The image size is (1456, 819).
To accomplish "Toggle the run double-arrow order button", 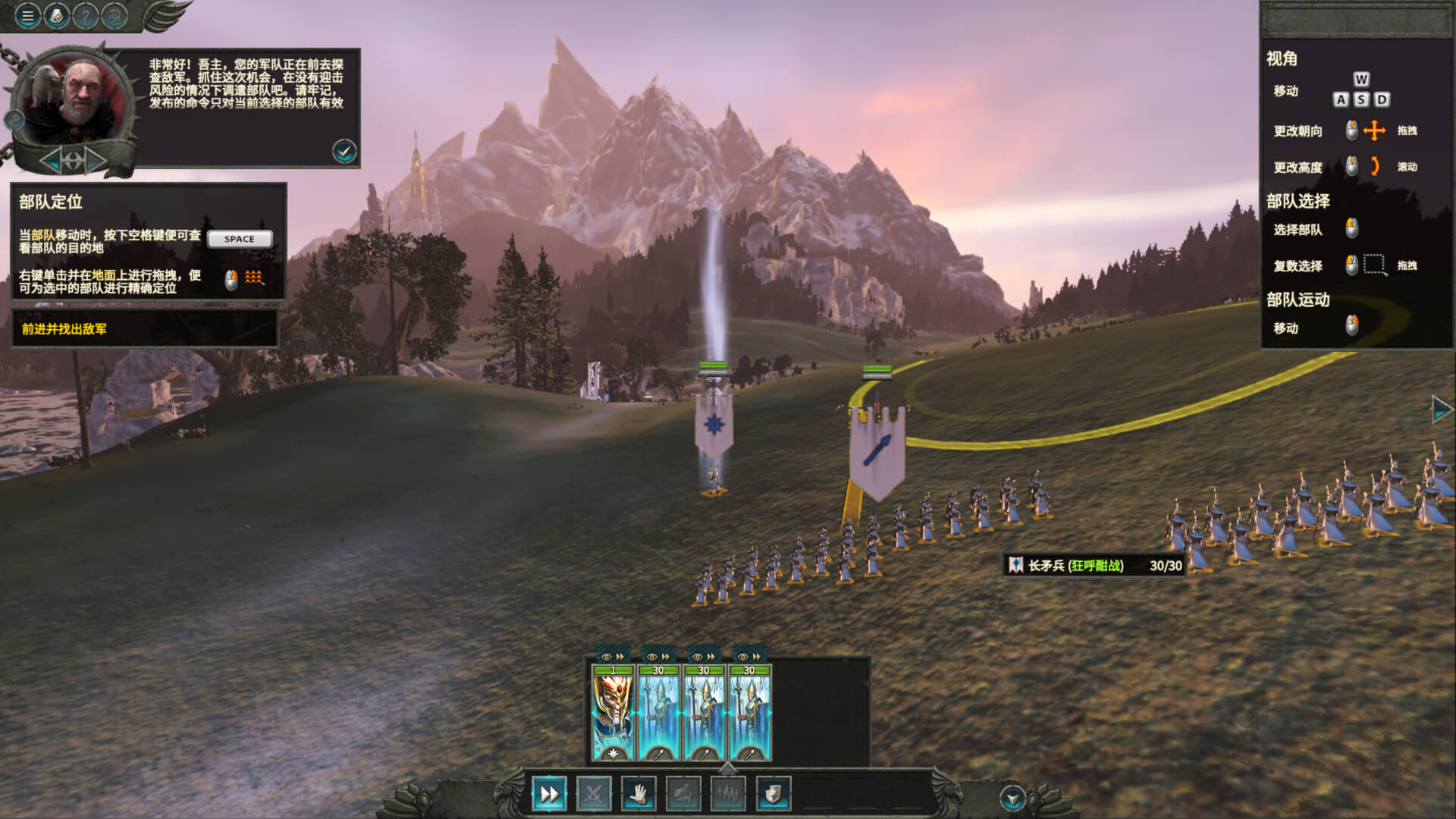I will tap(548, 794).
